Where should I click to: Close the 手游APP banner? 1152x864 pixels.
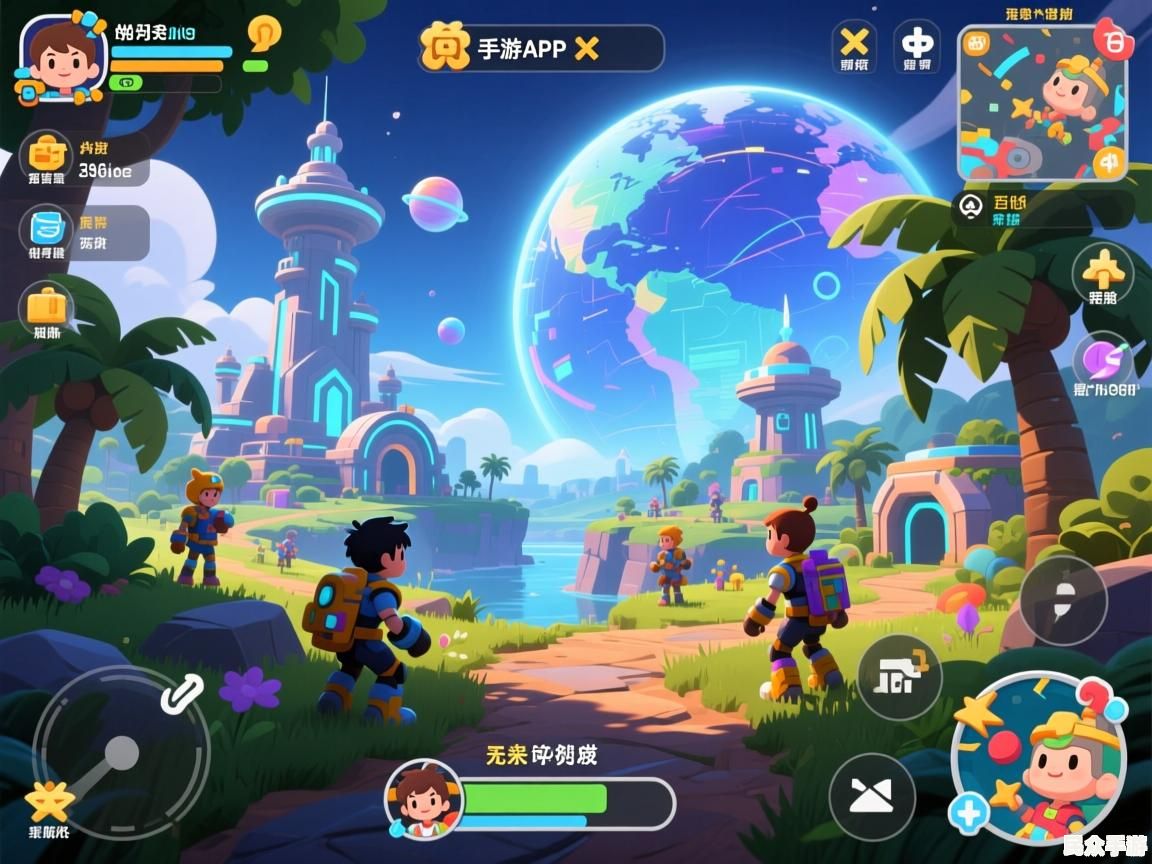pos(586,48)
